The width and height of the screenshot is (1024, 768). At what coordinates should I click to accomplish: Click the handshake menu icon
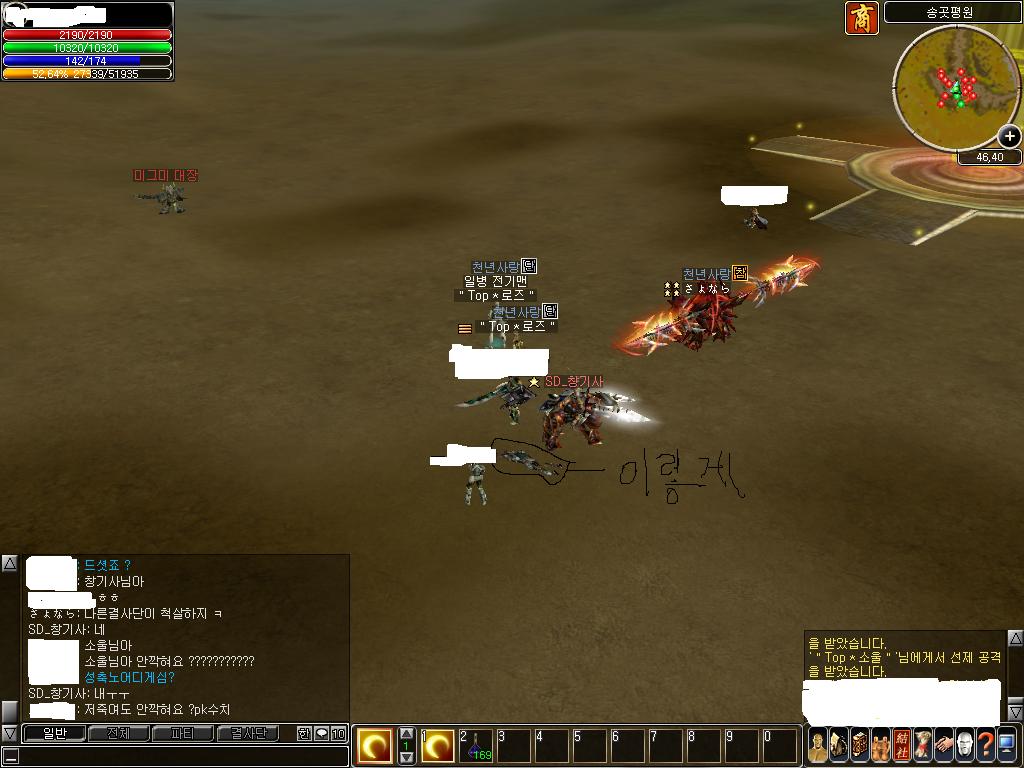coord(944,745)
